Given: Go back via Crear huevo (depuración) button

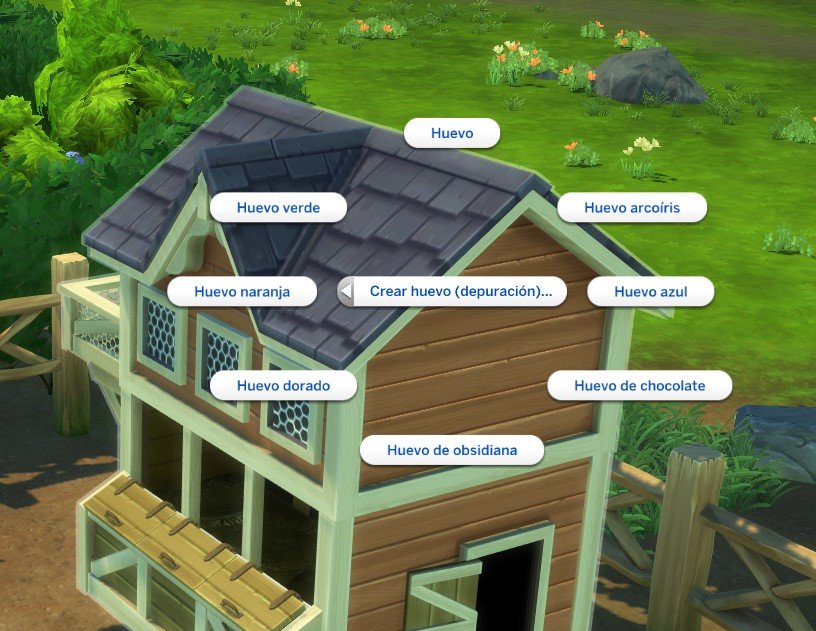Looking at the screenshot, I should (x=452, y=292).
